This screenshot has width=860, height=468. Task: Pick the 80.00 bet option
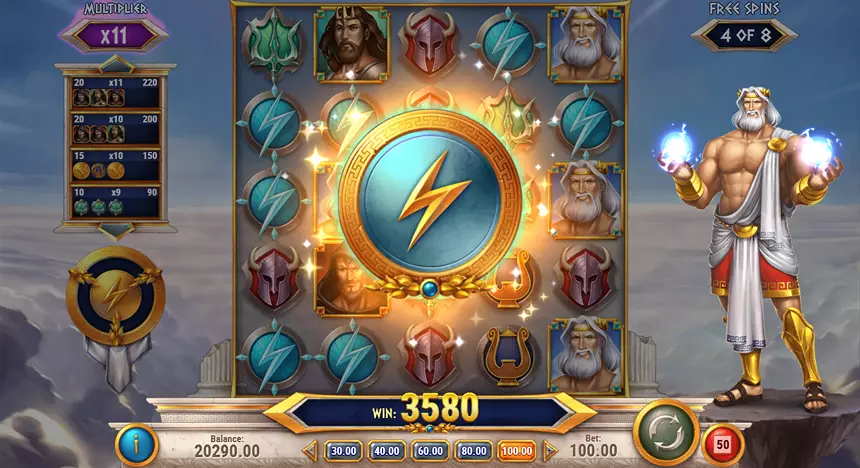click(473, 451)
